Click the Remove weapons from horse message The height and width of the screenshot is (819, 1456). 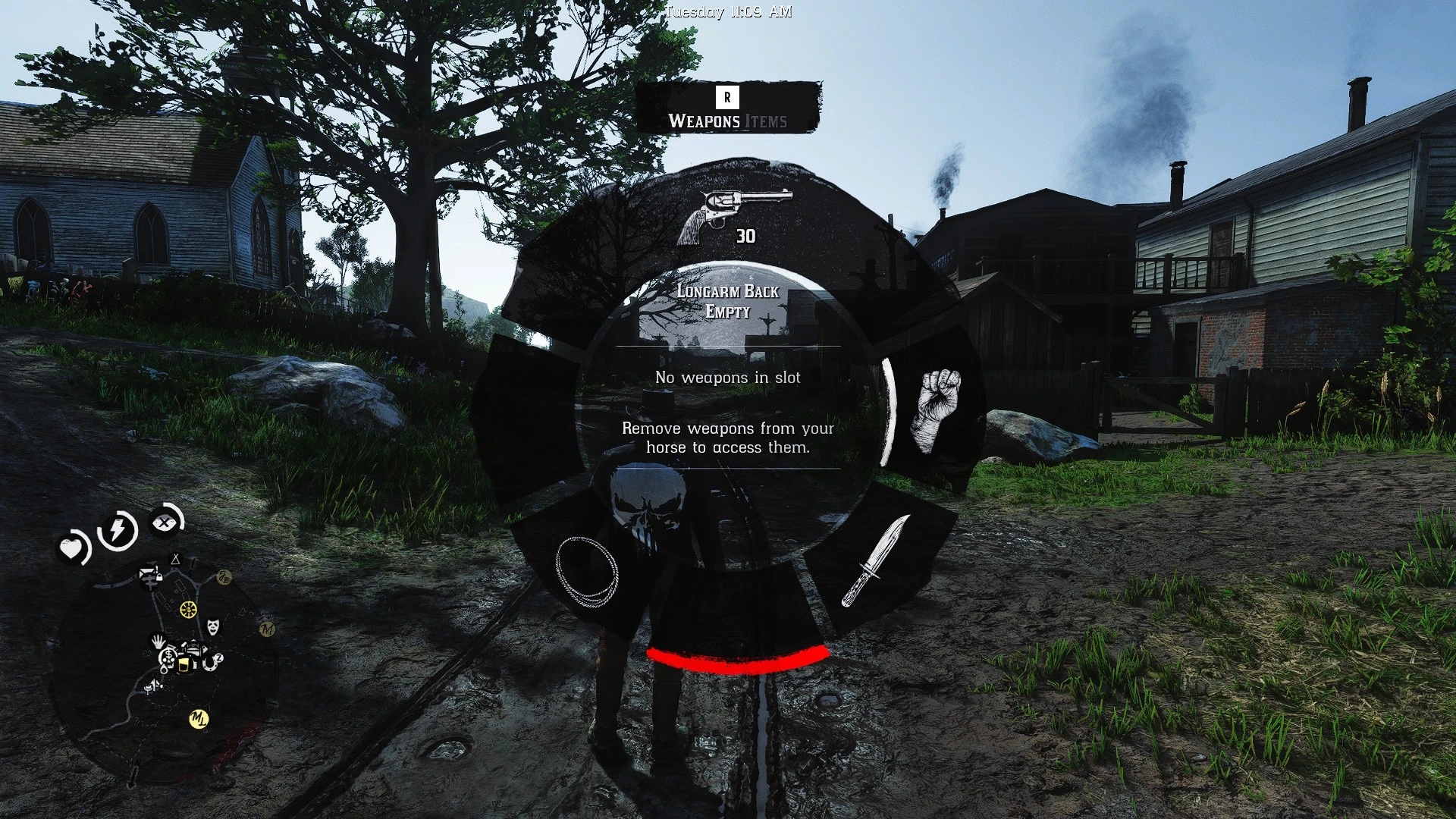tap(726, 439)
